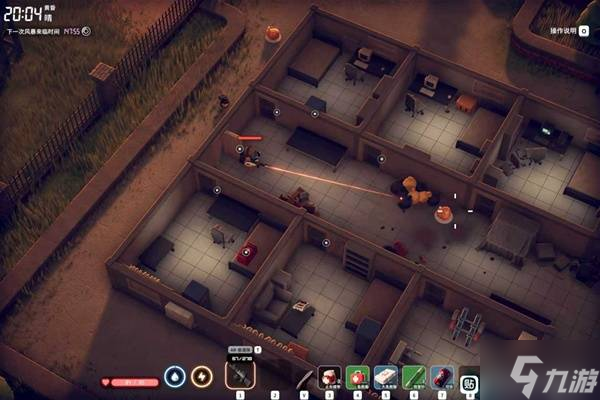Open the white square sticker button
The image size is (600, 400).
tap(470, 379)
